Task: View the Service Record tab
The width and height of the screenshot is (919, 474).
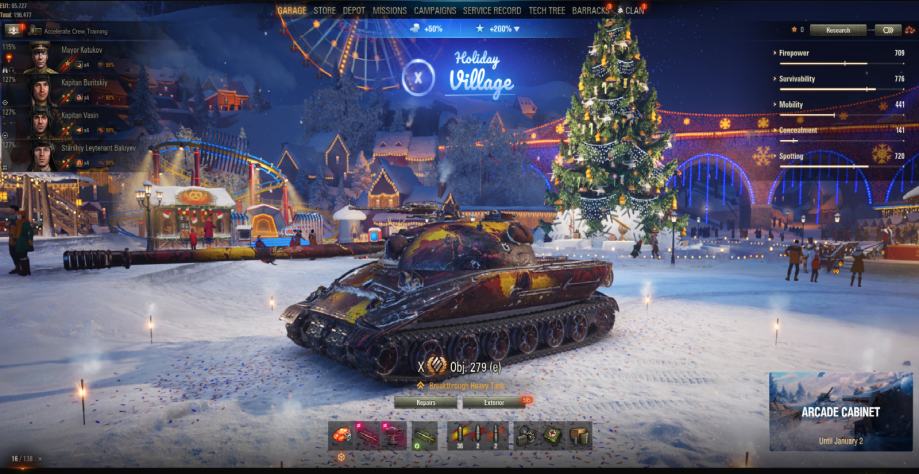Action: click(492, 11)
